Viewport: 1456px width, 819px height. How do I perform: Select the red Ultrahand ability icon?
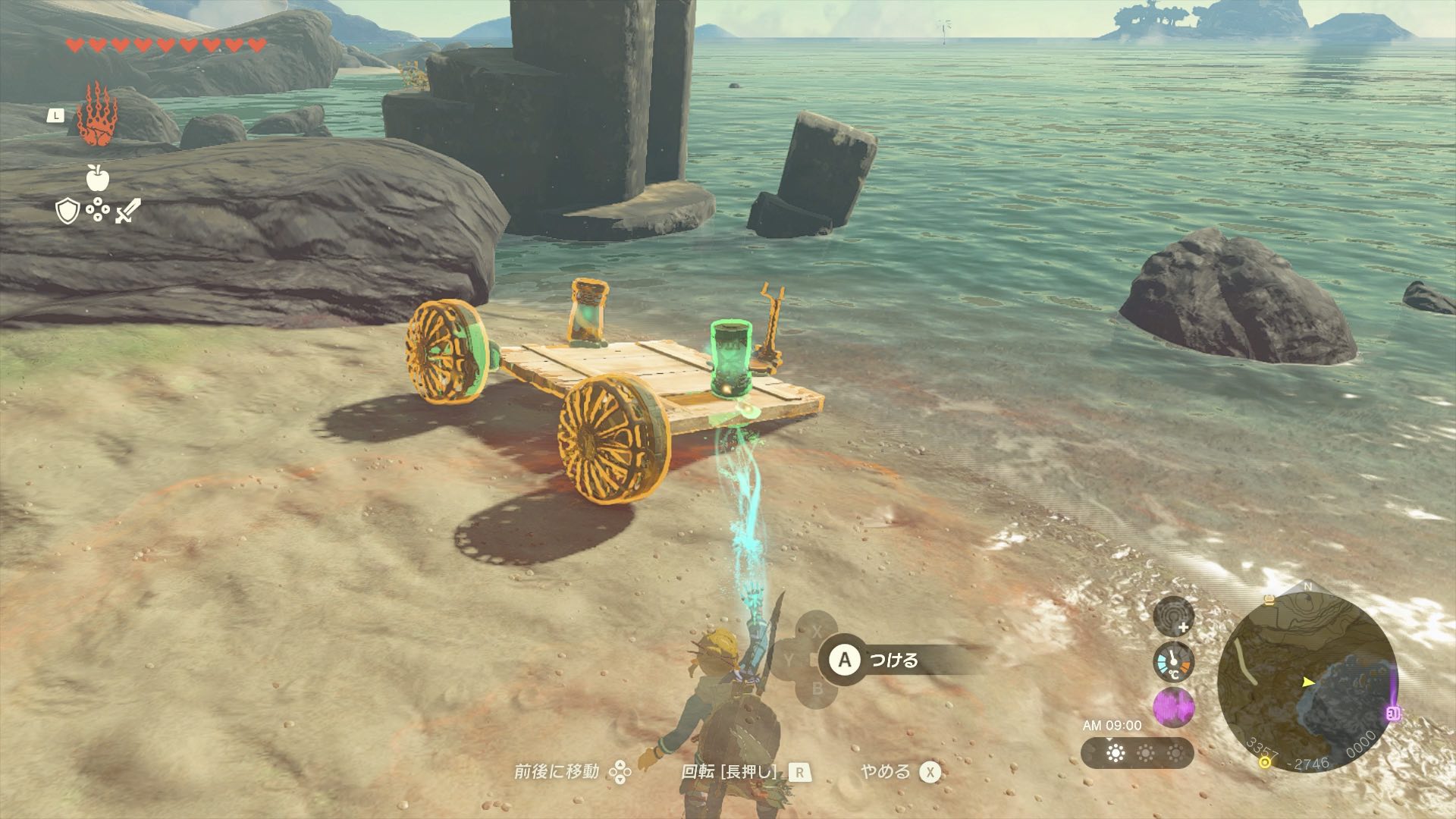(x=96, y=115)
